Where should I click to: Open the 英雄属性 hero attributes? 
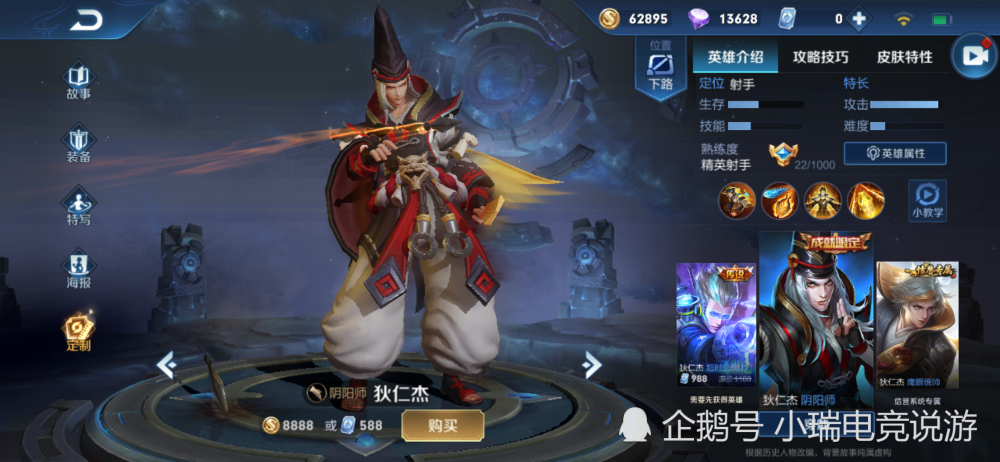895,153
